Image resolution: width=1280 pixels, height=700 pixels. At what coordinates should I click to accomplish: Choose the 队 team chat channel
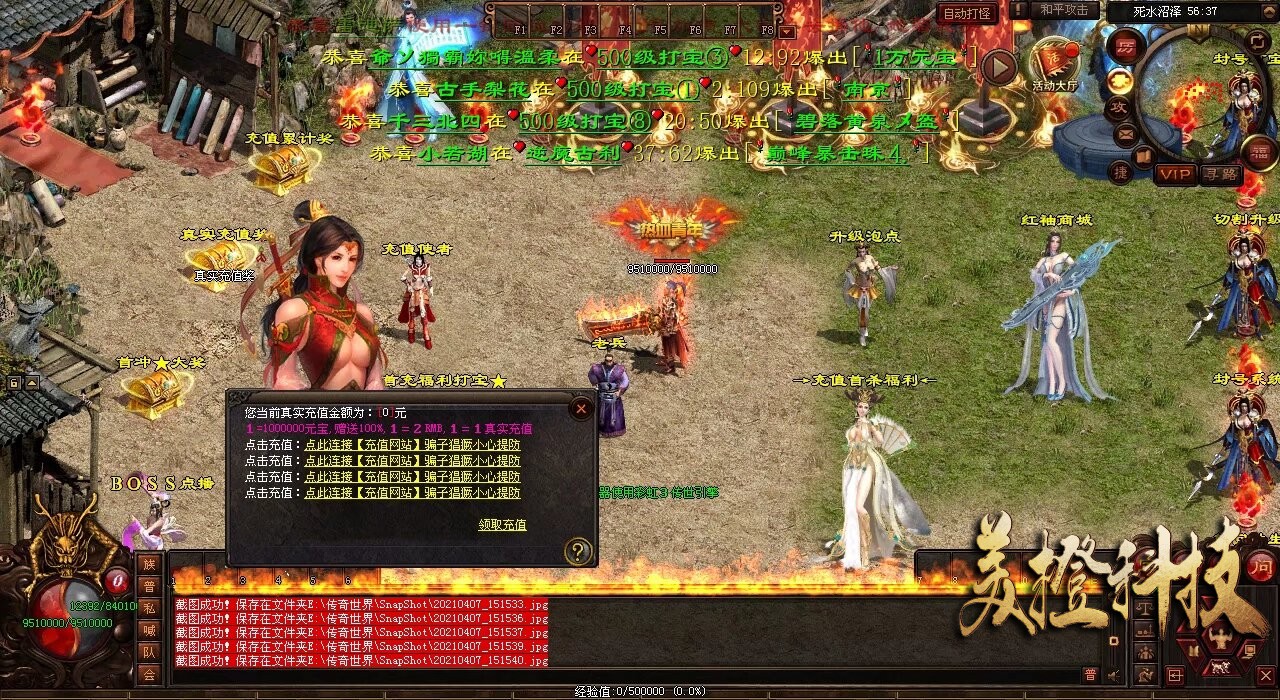pyautogui.click(x=149, y=652)
